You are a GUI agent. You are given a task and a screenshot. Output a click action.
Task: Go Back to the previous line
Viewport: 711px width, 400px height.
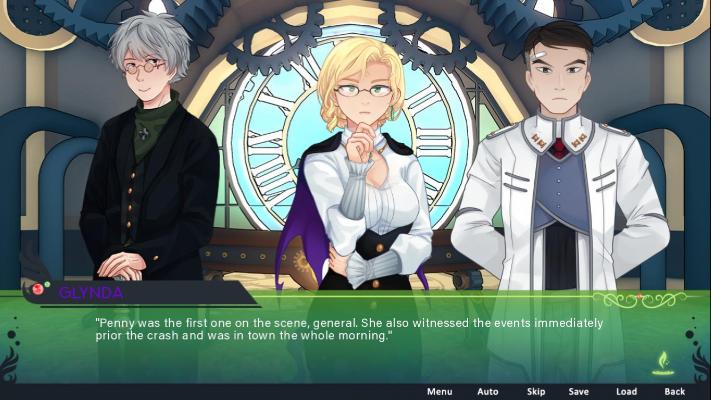675,391
